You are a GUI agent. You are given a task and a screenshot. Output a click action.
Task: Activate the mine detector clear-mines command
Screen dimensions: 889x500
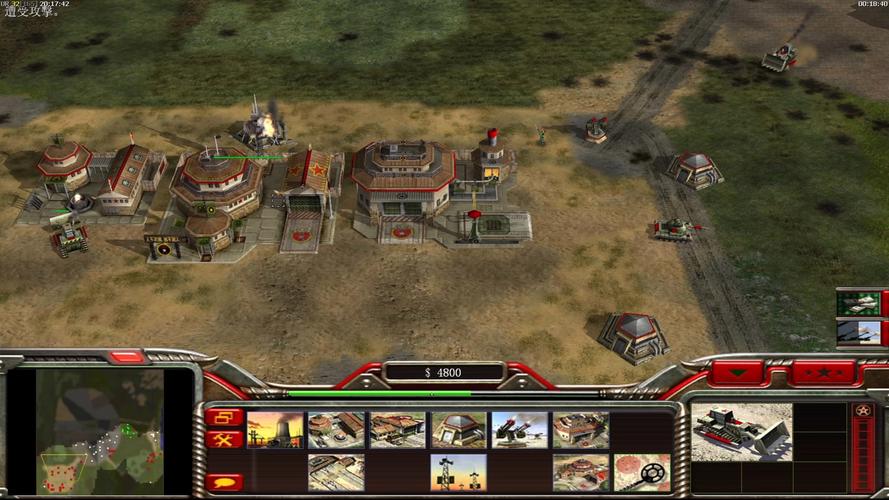click(641, 472)
